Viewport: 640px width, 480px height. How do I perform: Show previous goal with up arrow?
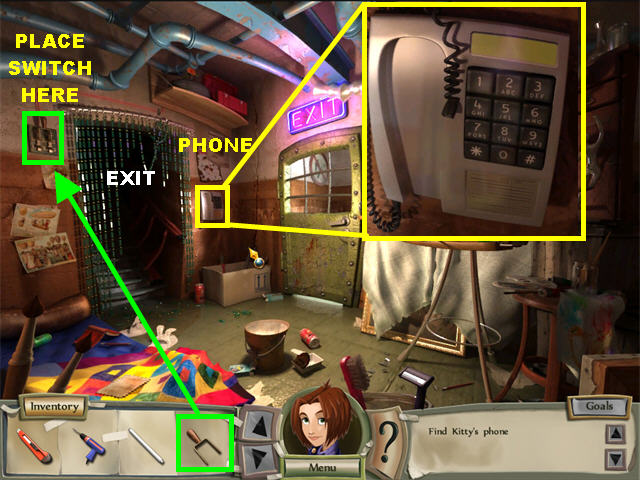(x=614, y=435)
